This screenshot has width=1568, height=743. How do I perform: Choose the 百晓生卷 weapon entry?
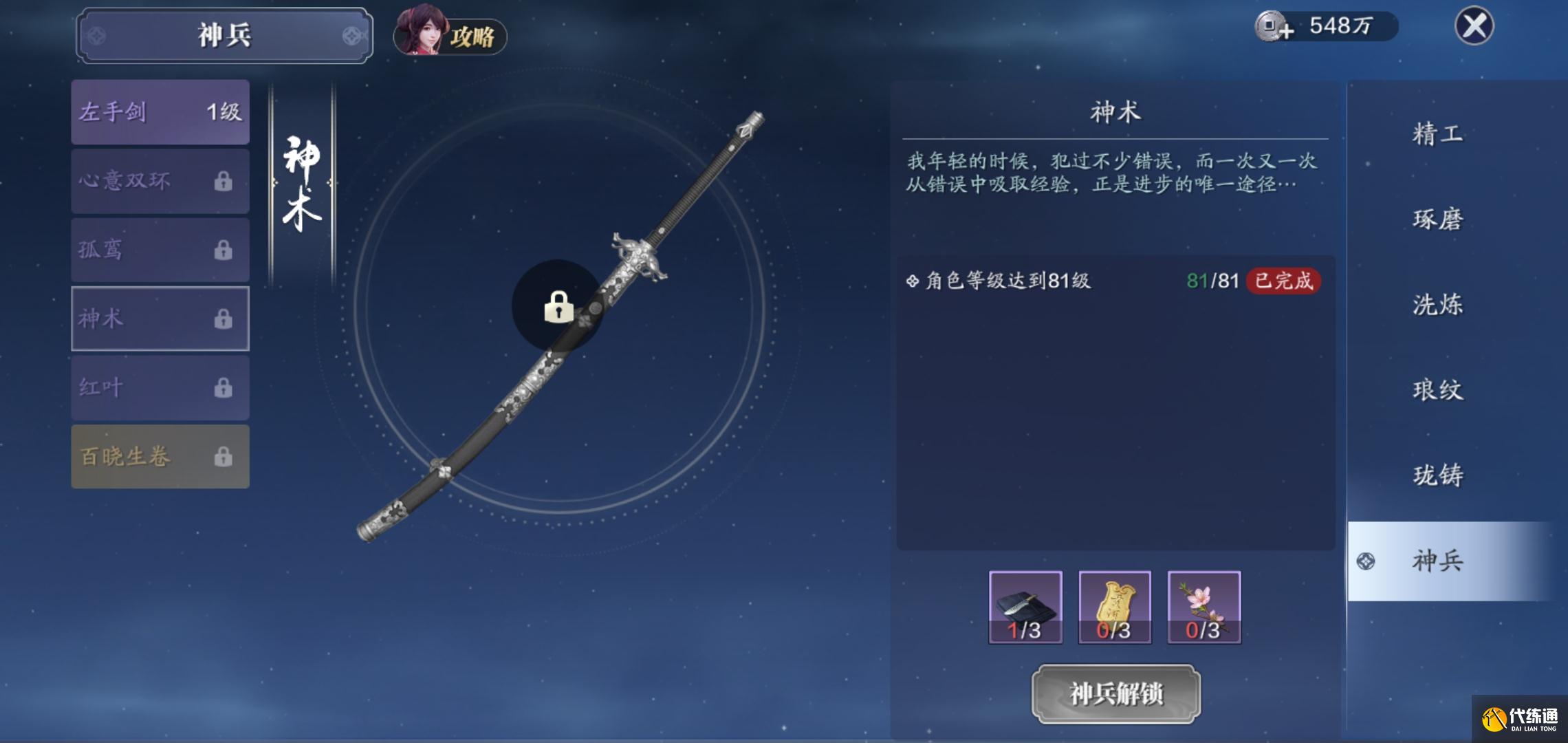point(160,456)
